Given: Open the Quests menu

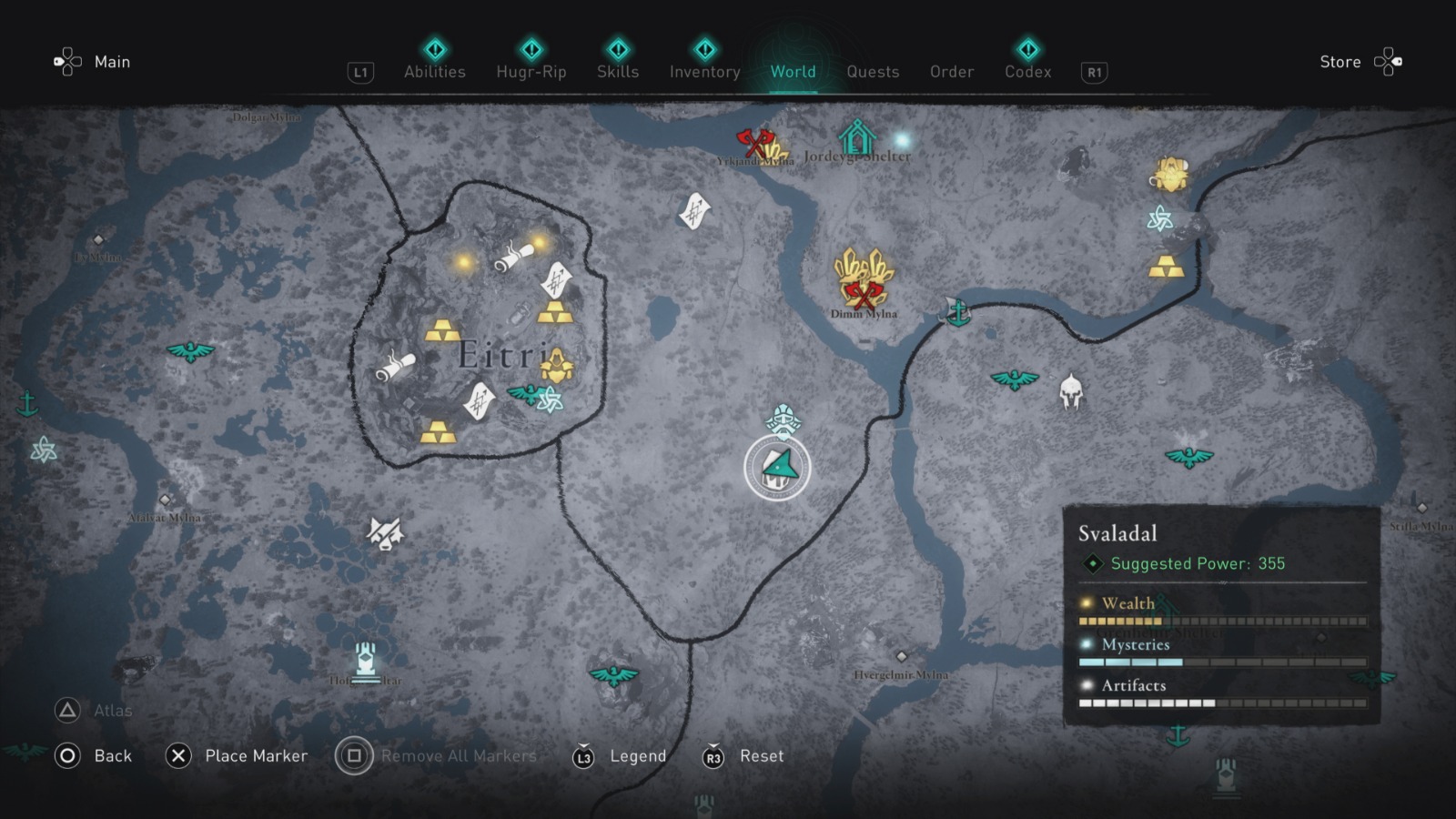Looking at the screenshot, I should coord(873,72).
